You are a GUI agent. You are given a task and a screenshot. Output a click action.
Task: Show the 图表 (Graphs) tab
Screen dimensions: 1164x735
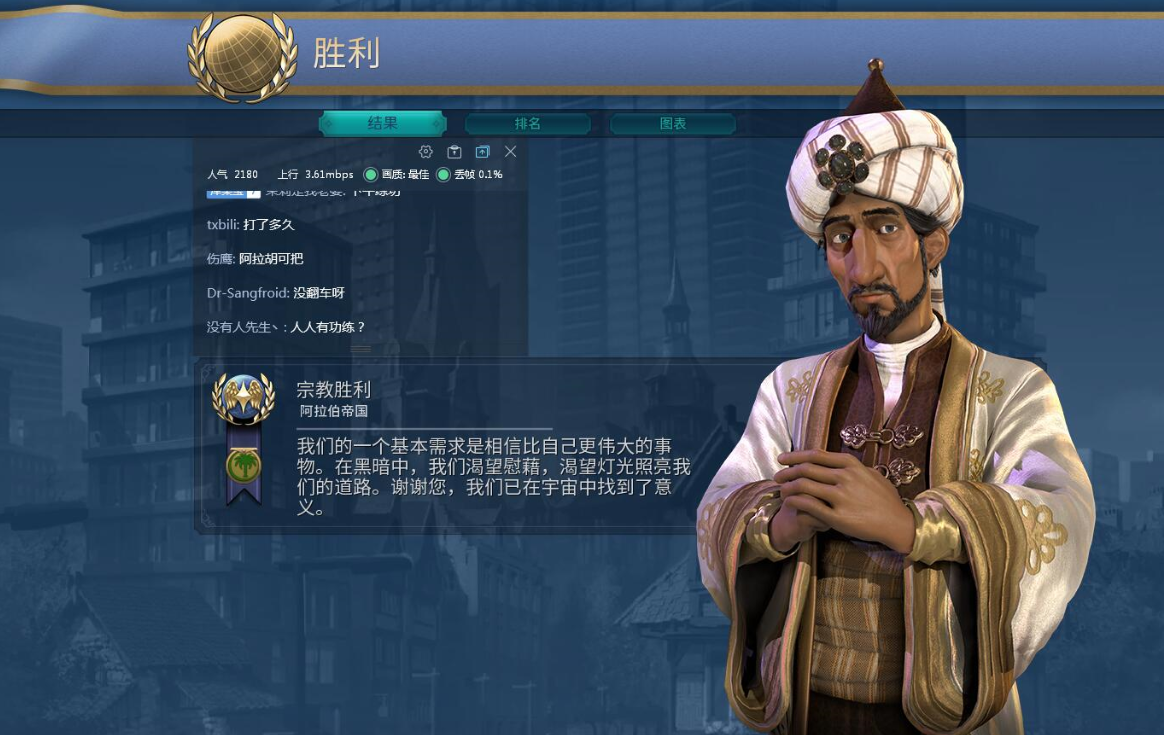673,124
